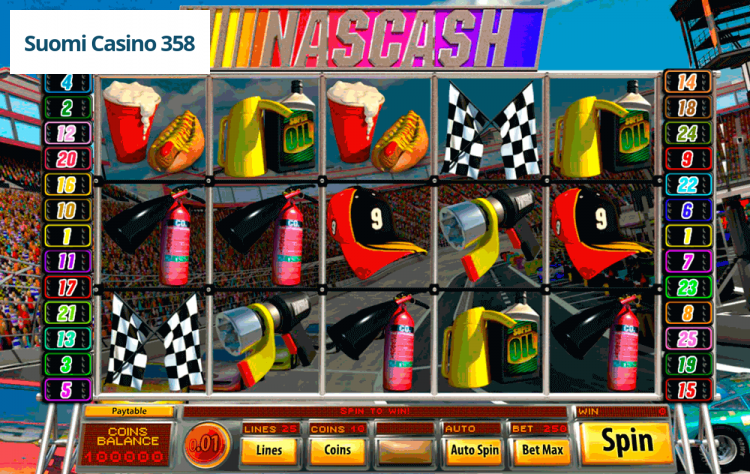Click the Lines button
The height and width of the screenshot is (474, 750).
point(269,450)
